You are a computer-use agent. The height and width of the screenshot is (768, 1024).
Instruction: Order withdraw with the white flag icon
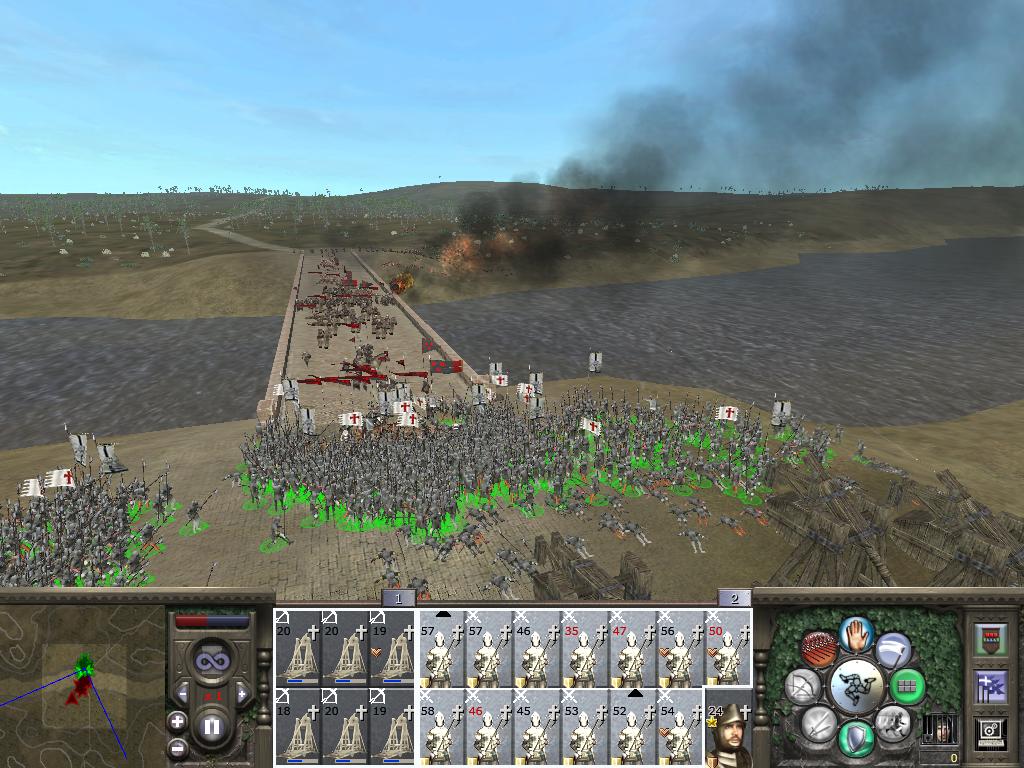point(893,649)
